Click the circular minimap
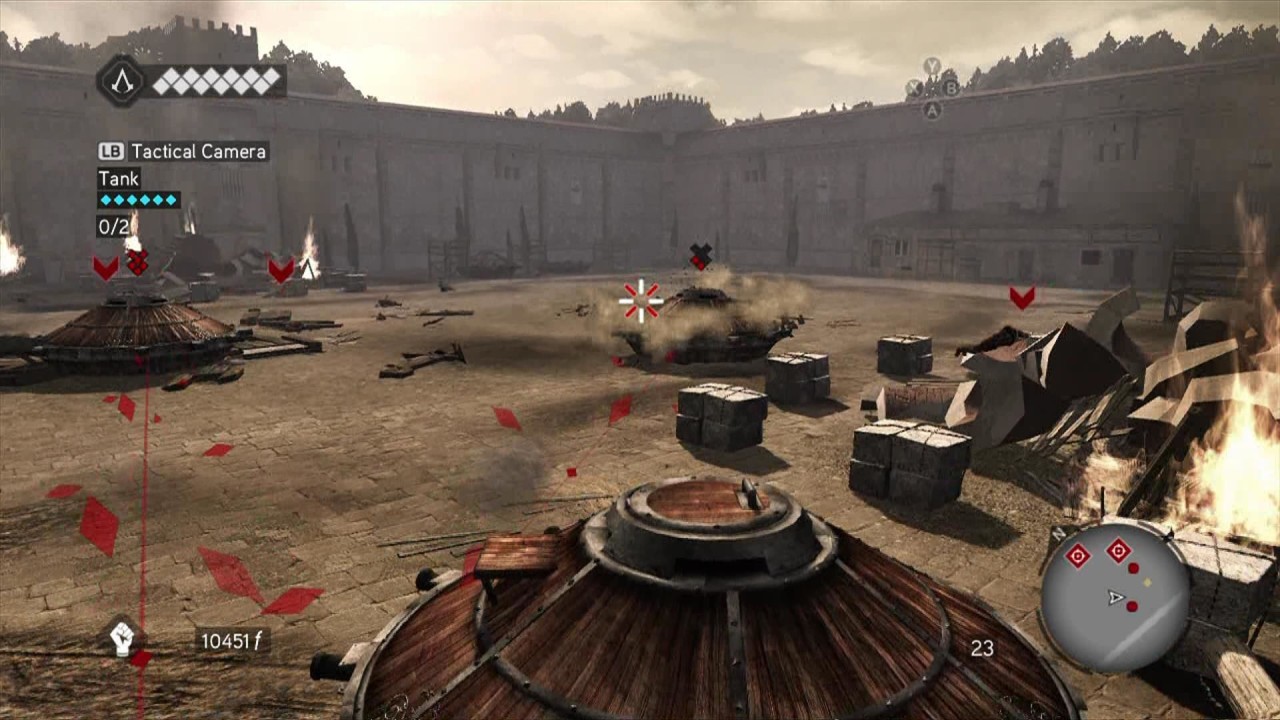The image size is (1280, 720). 1114,597
